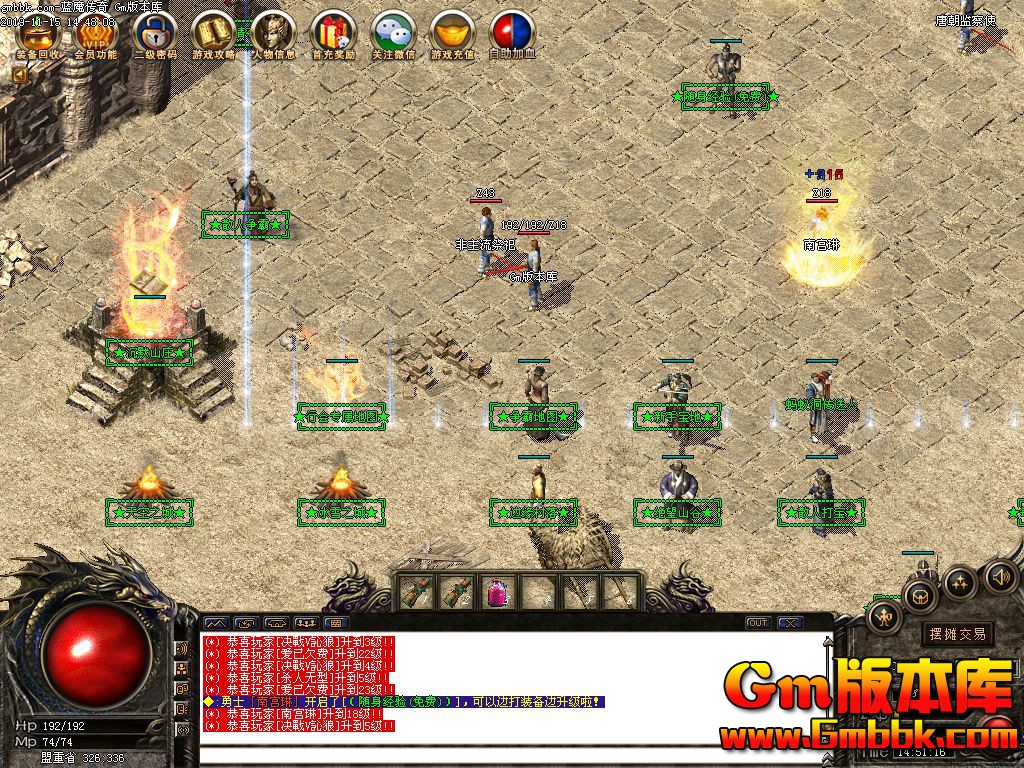Click the 摆摊交易 stall trade button
This screenshot has height=768, width=1024.
pyautogui.click(x=957, y=633)
